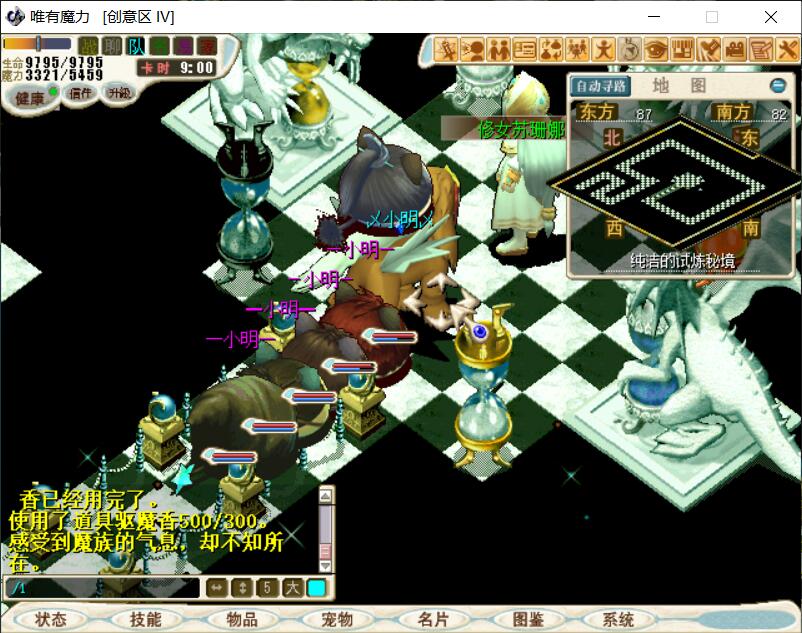Open the 物品 items inventory
Screen dimensions: 802x633
click(242, 620)
